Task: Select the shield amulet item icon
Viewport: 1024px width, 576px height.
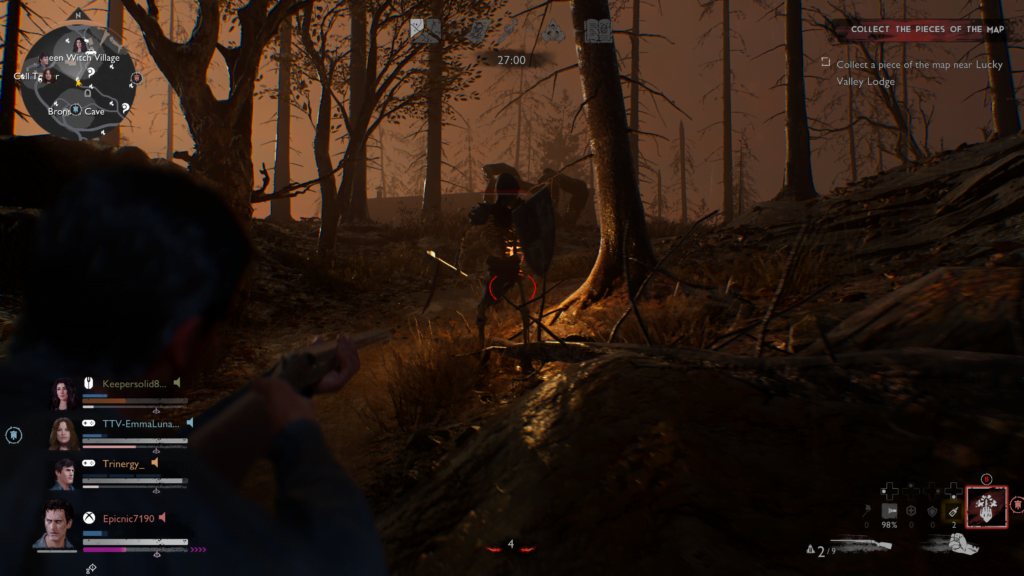Action: 932,511
